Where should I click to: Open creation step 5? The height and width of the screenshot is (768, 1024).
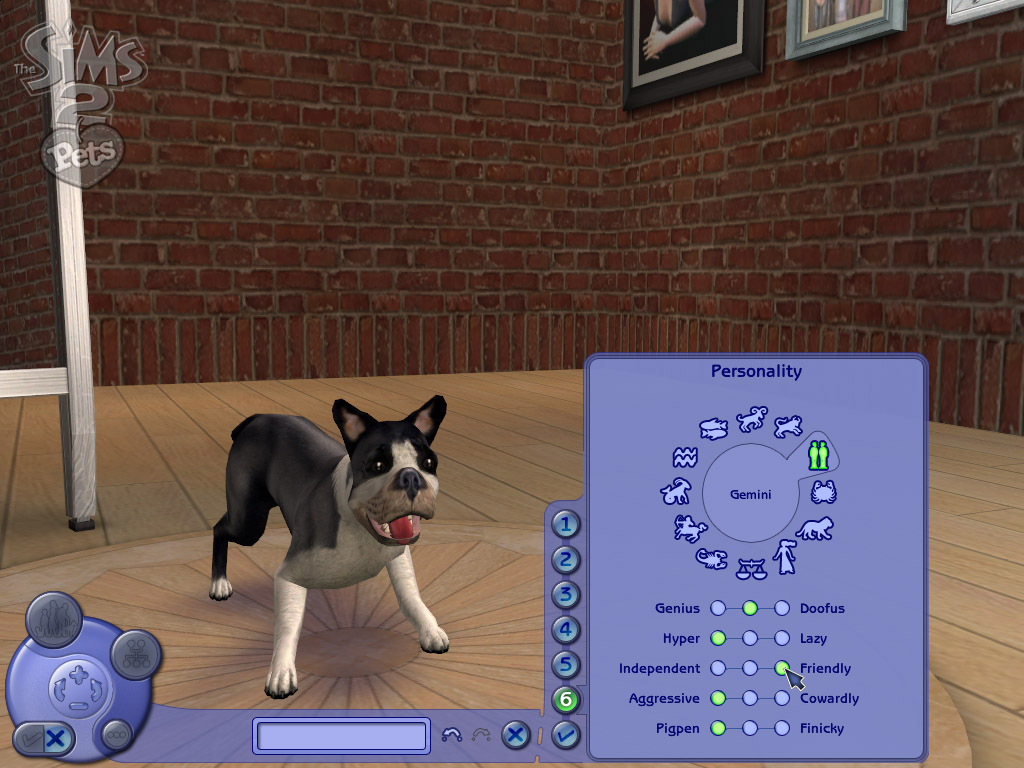click(567, 665)
